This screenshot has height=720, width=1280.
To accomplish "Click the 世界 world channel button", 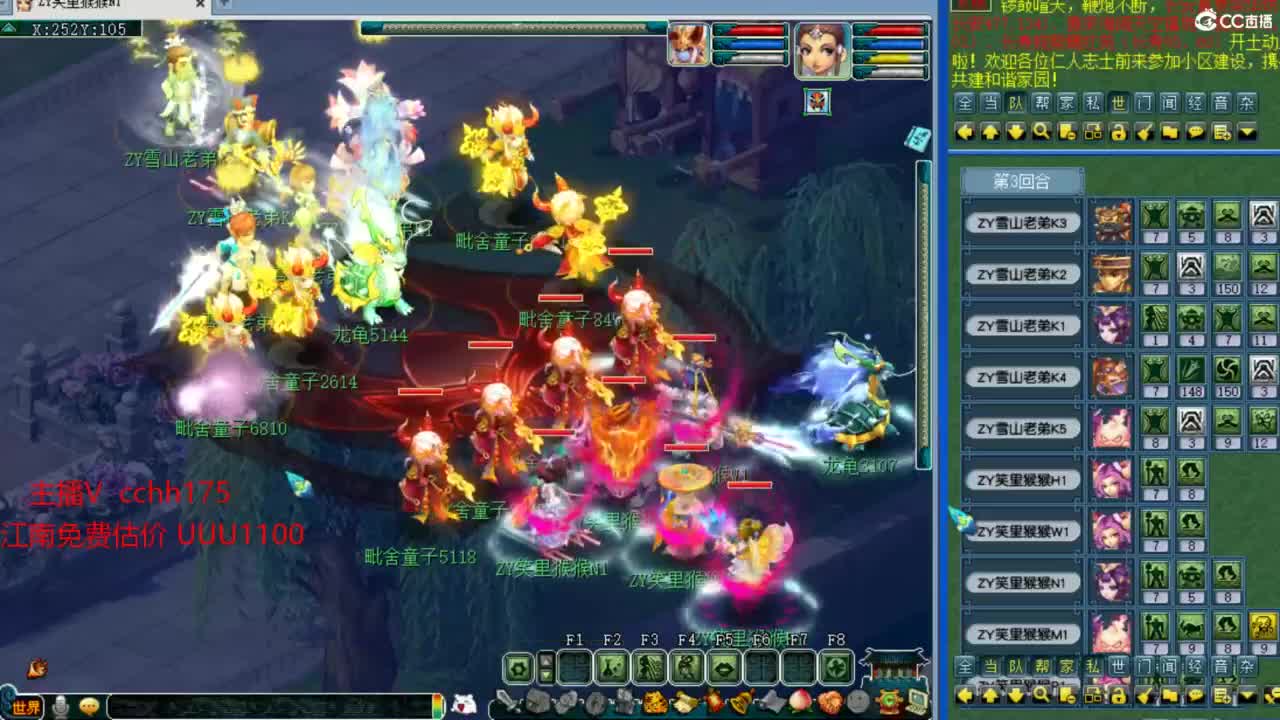I will [26, 706].
